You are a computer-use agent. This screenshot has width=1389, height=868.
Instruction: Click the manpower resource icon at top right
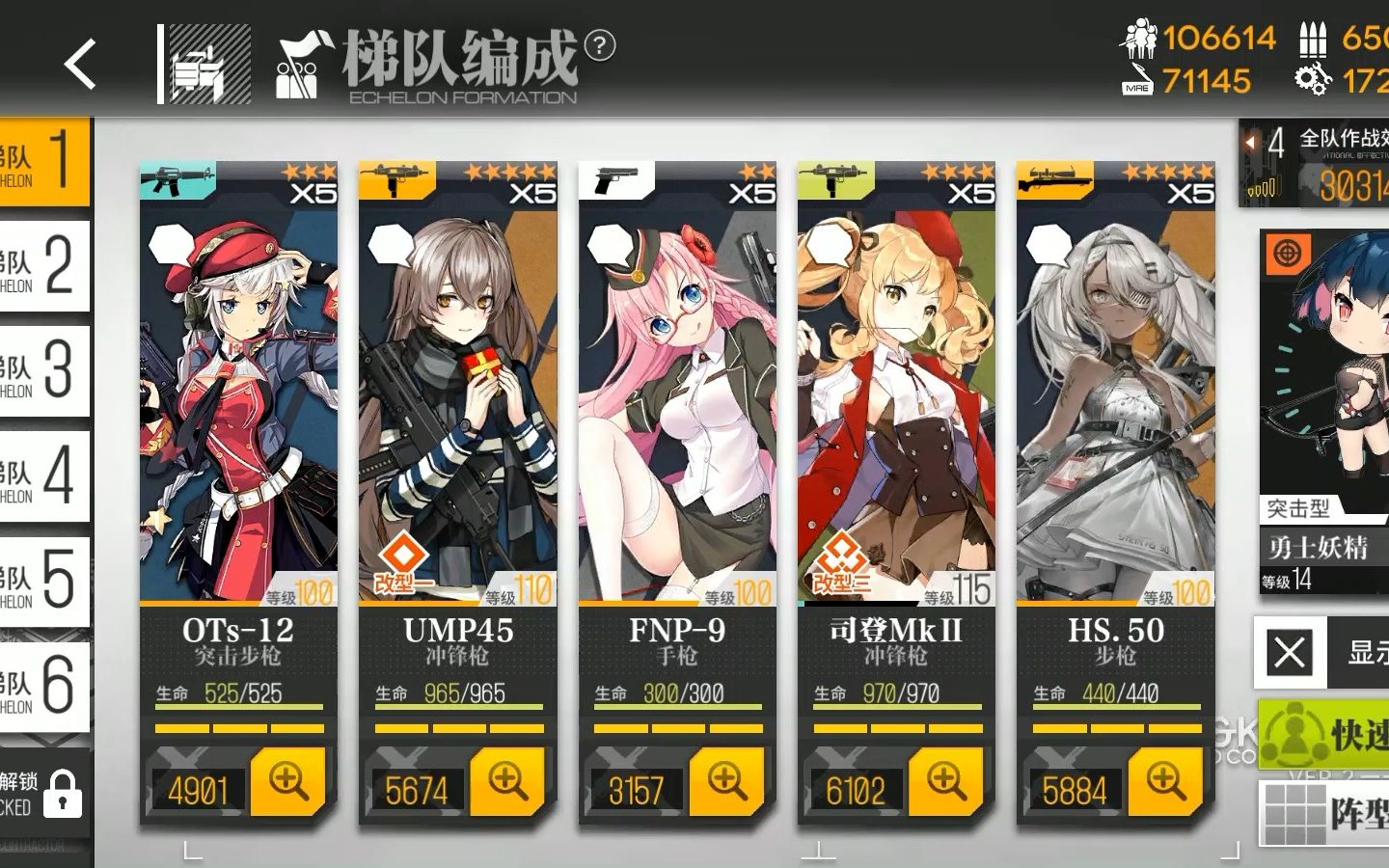click(x=1142, y=40)
